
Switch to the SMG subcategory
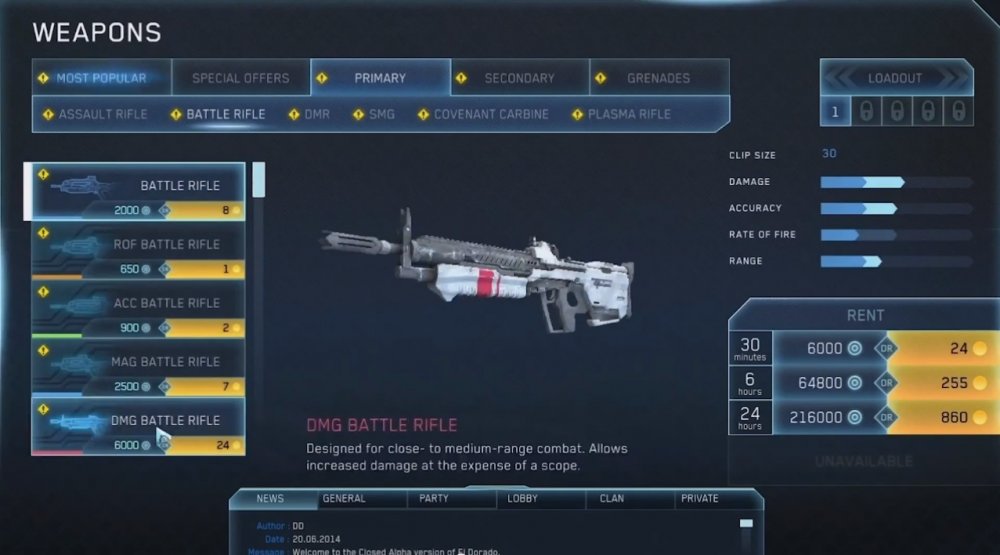[x=381, y=114]
